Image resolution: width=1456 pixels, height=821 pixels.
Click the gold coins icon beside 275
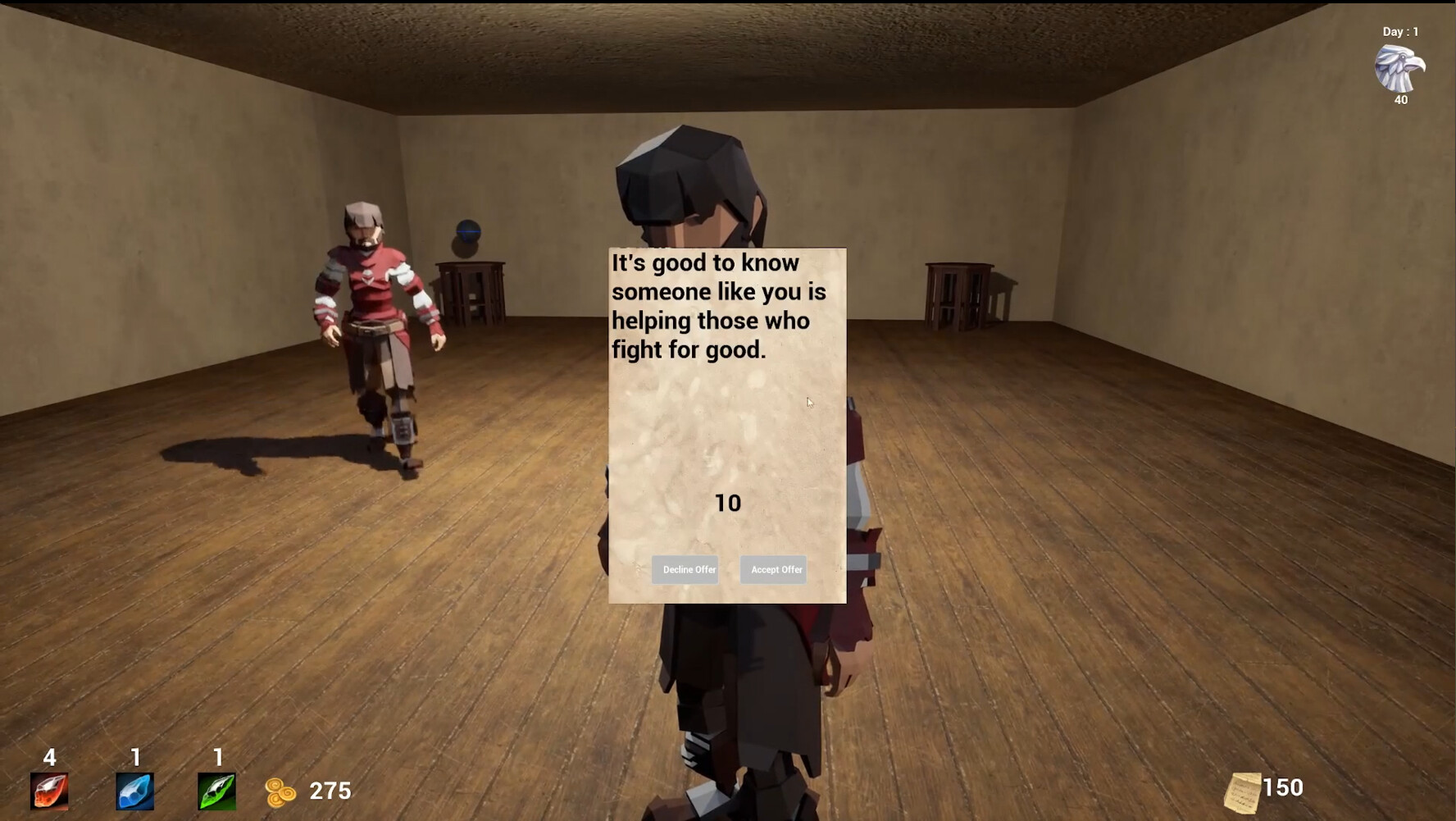click(x=282, y=791)
